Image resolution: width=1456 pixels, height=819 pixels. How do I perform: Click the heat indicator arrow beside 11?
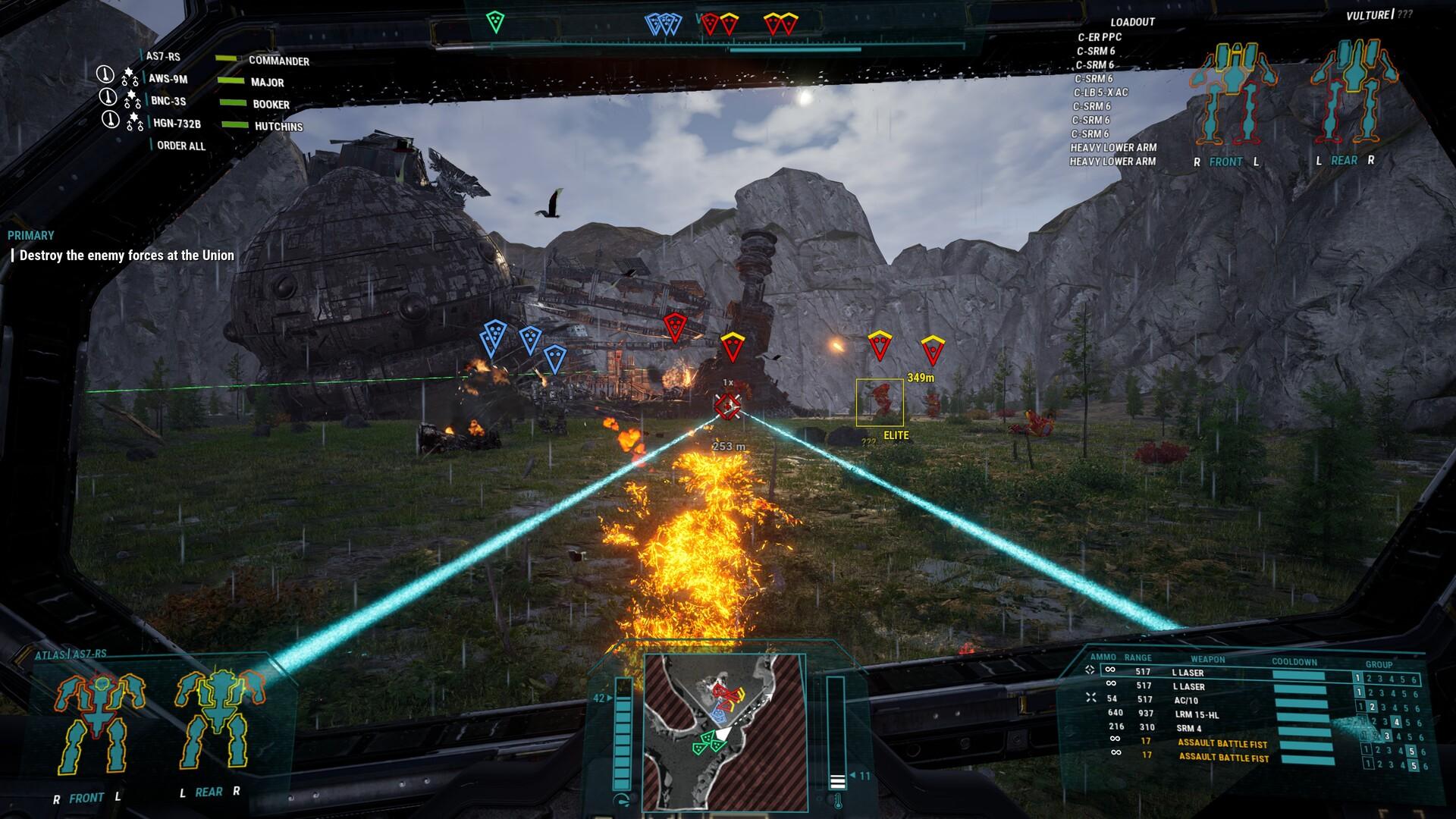(855, 776)
